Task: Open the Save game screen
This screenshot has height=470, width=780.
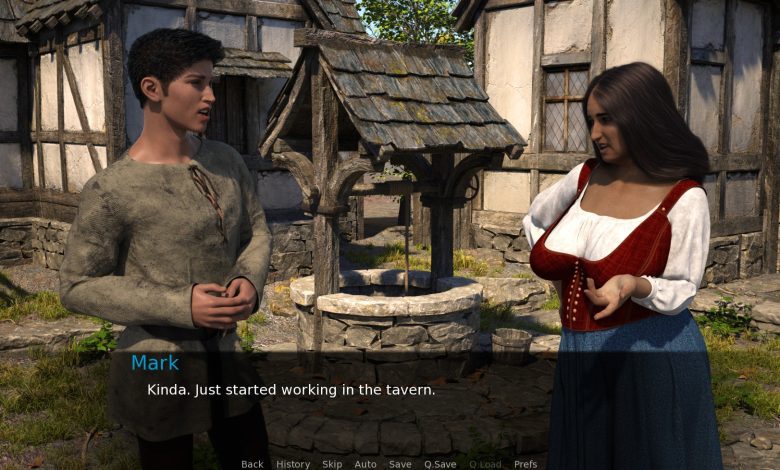Action: [x=400, y=464]
